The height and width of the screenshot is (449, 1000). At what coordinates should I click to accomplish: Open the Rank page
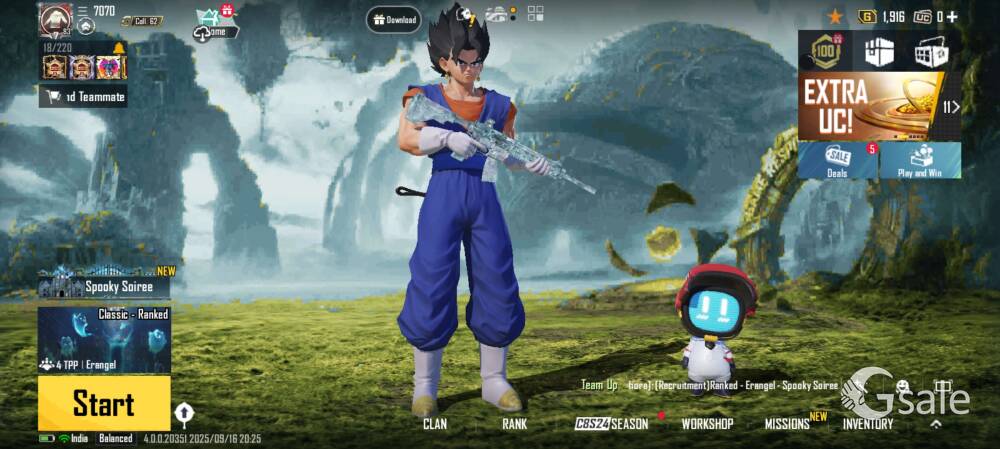[x=514, y=424]
